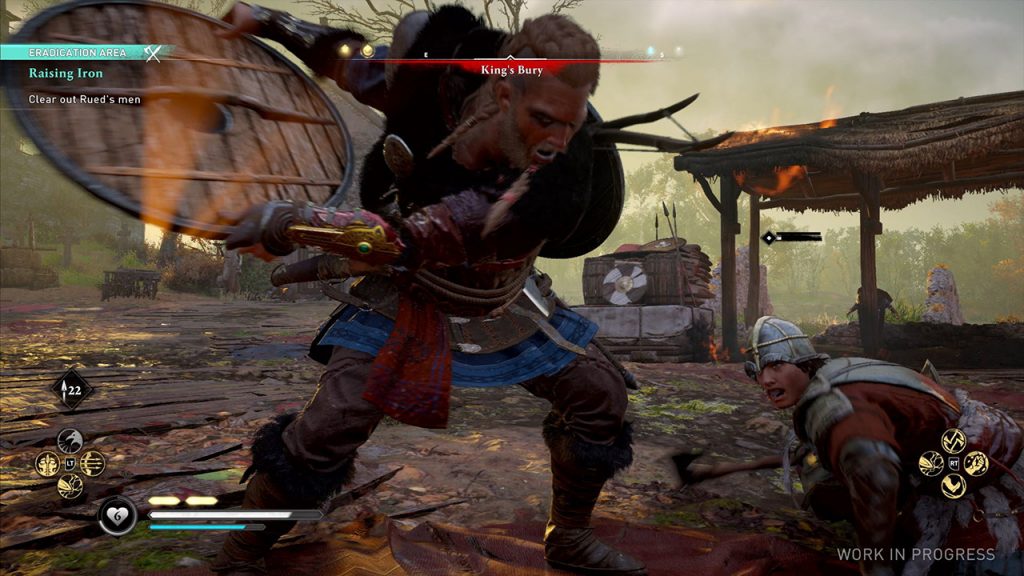Use the clenched fist melee ability

[976, 463]
